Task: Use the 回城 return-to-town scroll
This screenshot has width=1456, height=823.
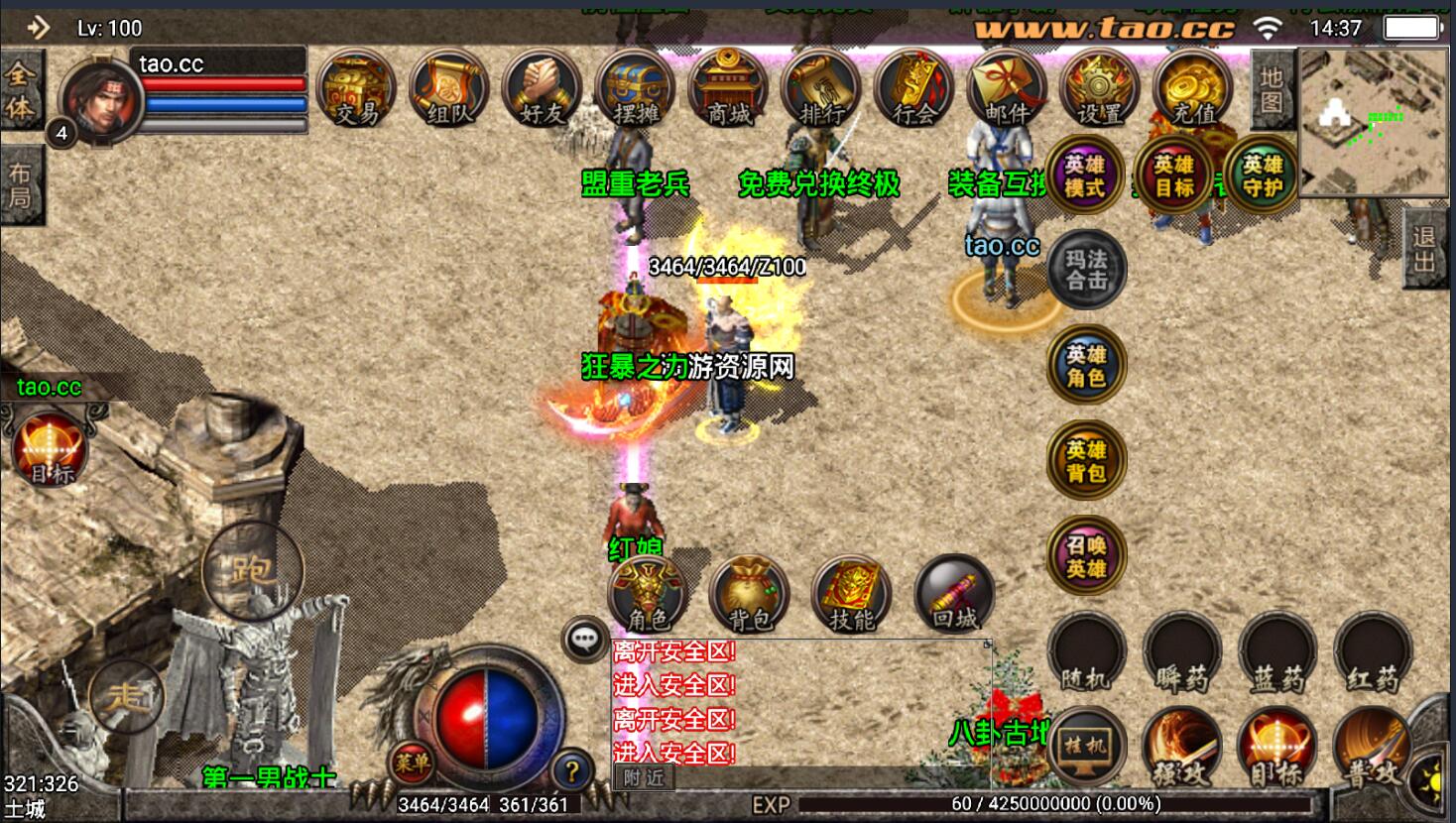Action: click(954, 595)
